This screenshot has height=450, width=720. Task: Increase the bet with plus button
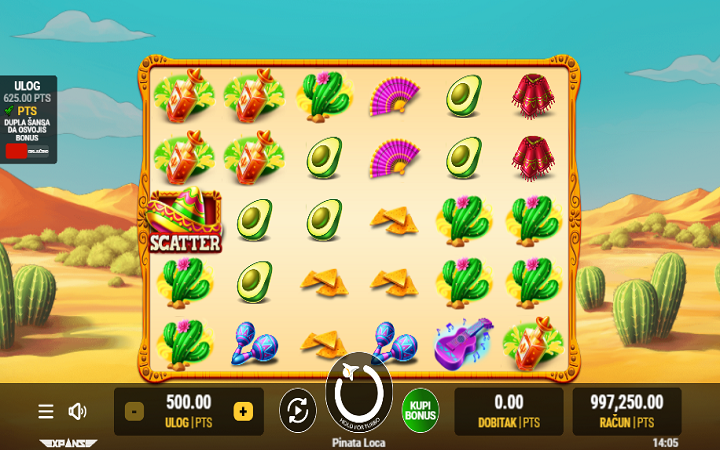pos(242,411)
